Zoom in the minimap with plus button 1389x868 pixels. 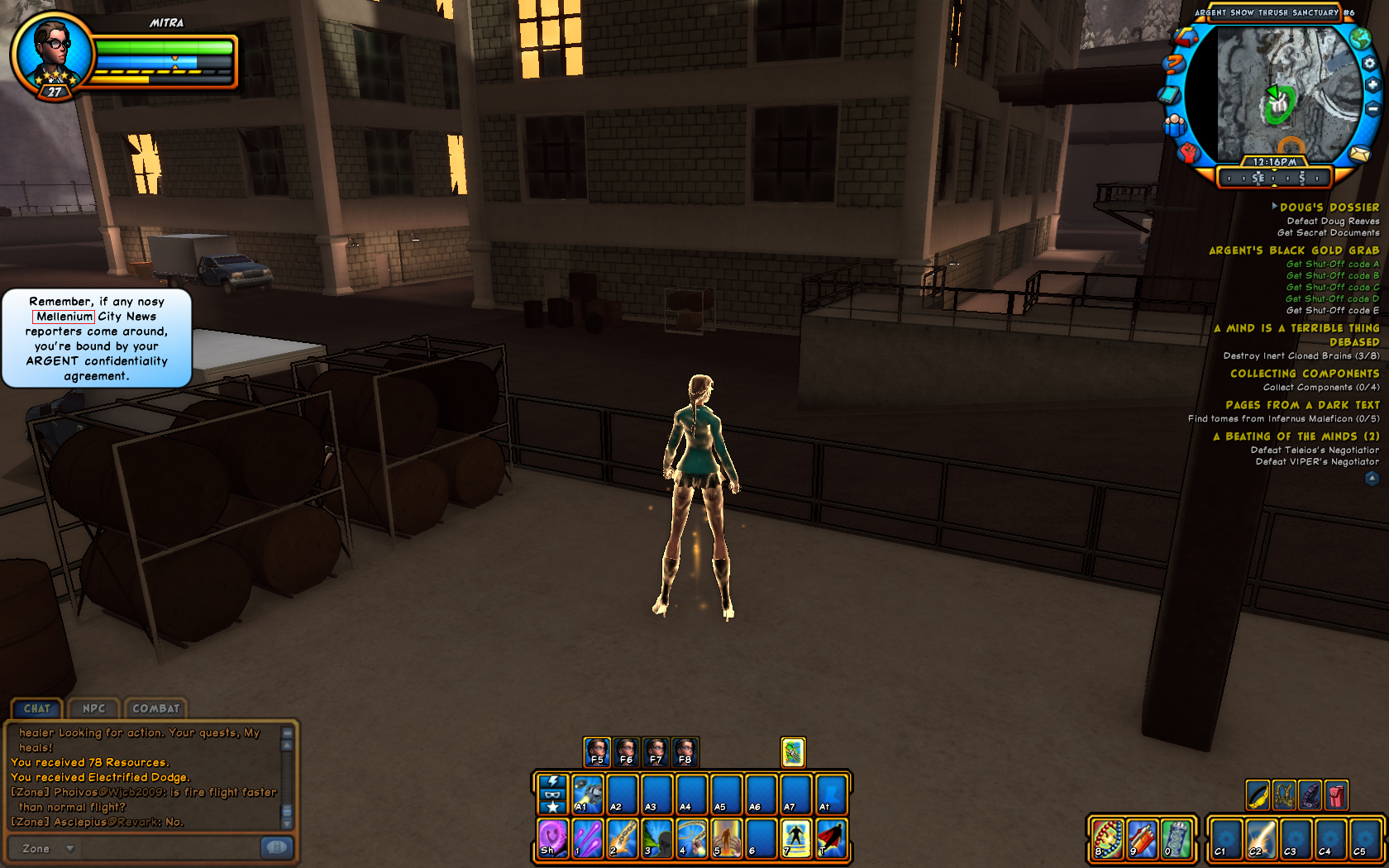(1372, 85)
